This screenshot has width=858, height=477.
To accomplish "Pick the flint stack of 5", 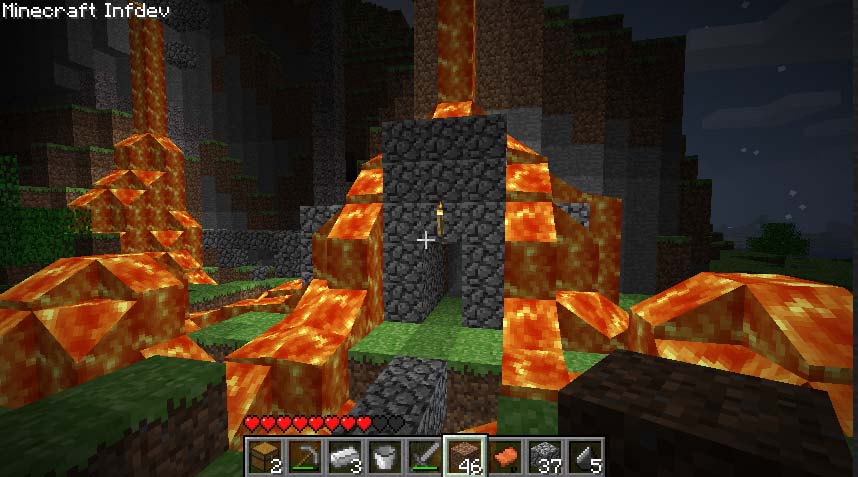I will (585, 456).
